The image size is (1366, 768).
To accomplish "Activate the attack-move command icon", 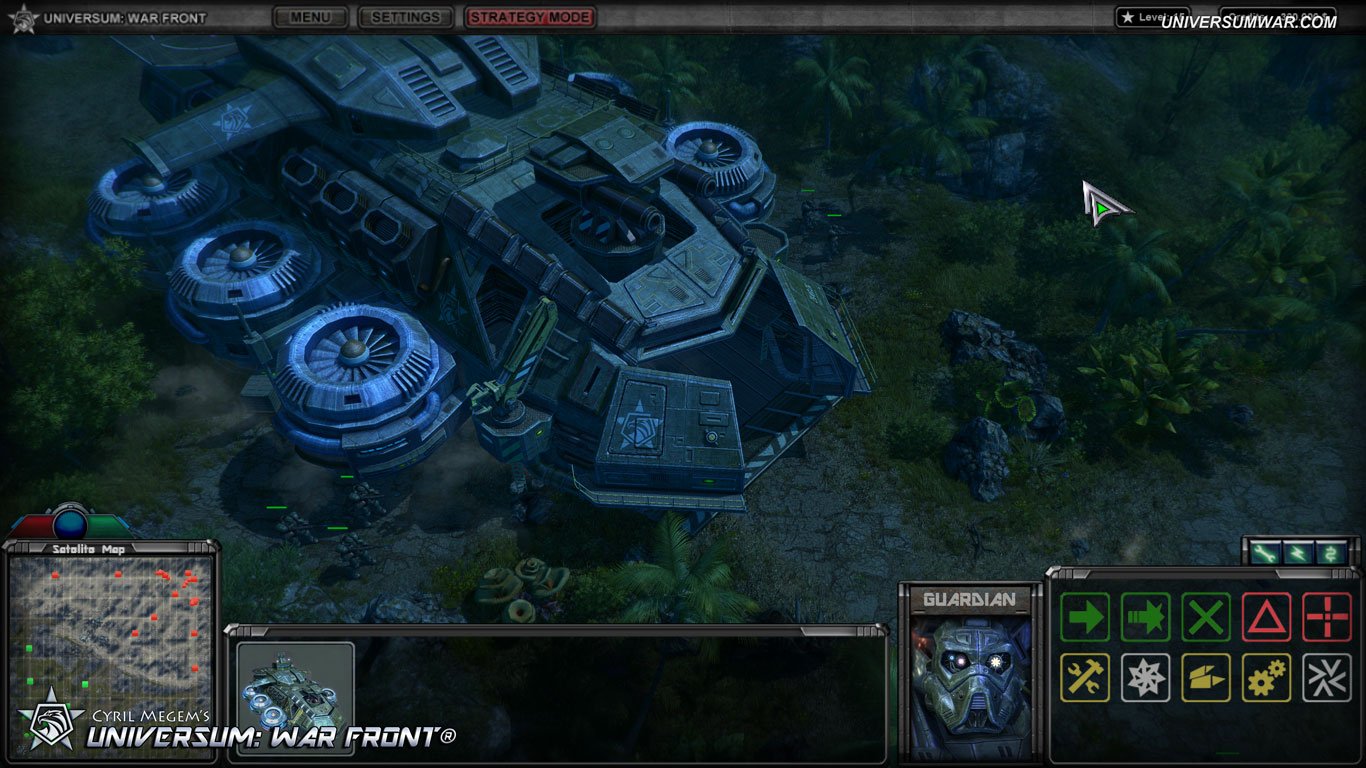I will pos(1144,616).
